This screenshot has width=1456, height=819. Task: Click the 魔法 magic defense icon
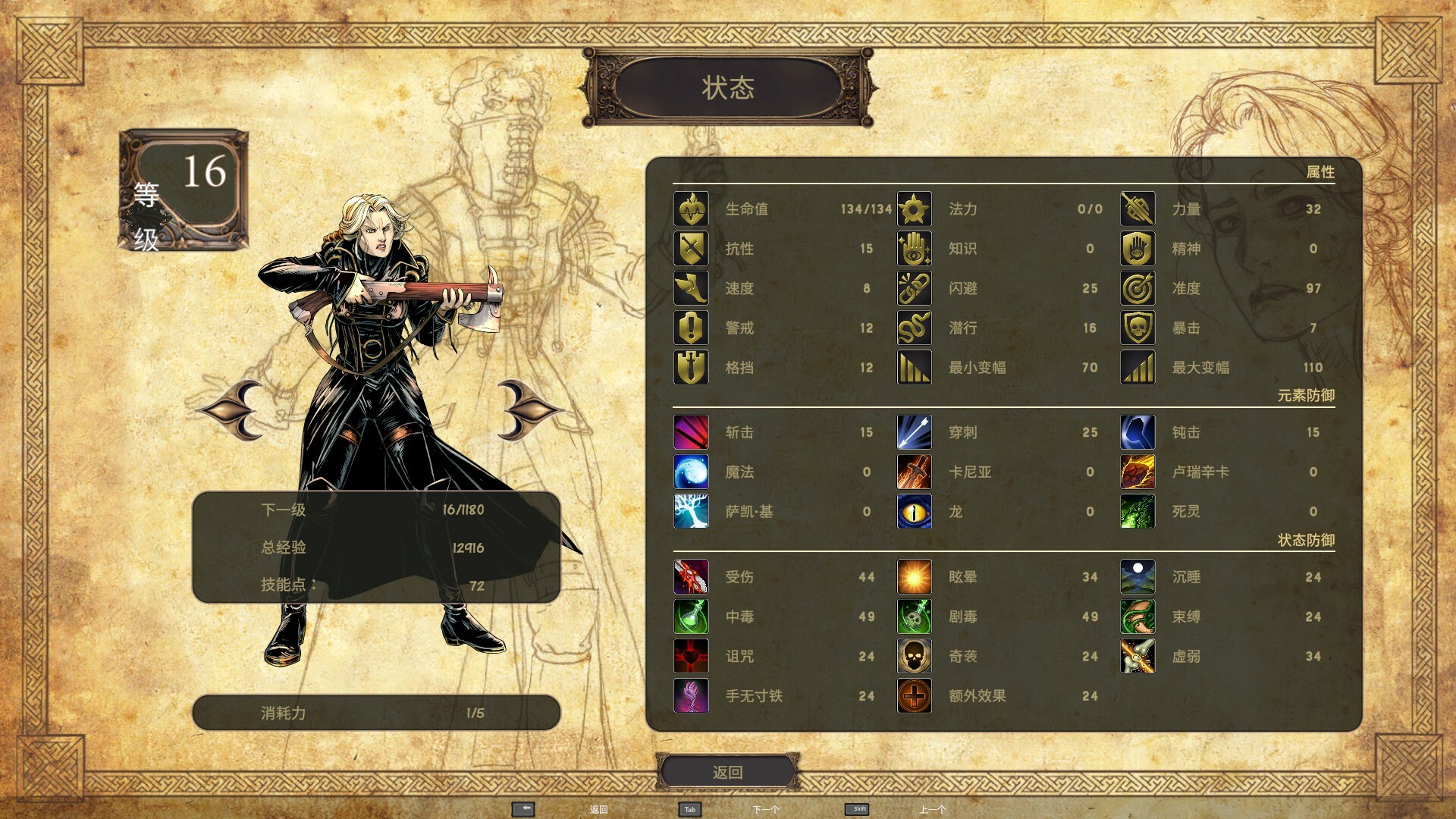point(692,472)
